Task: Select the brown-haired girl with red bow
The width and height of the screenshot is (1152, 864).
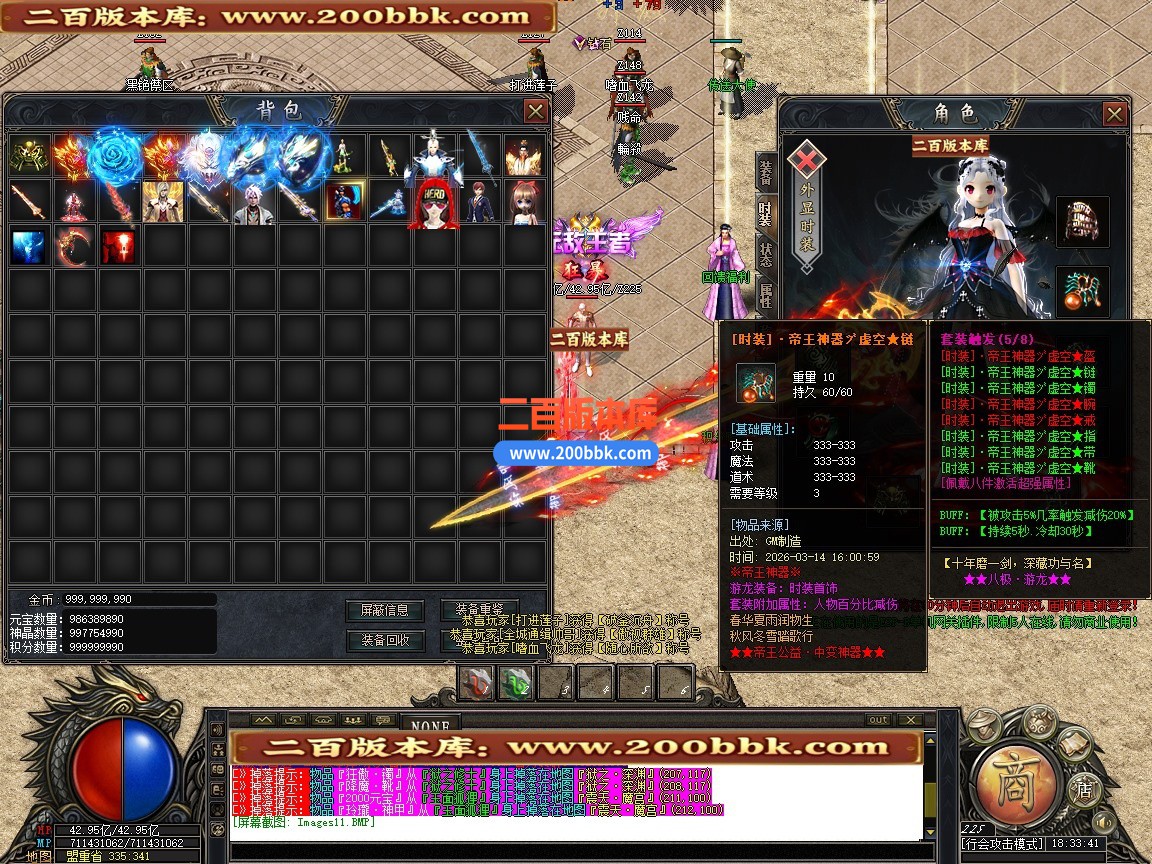Action: tap(523, 202)
